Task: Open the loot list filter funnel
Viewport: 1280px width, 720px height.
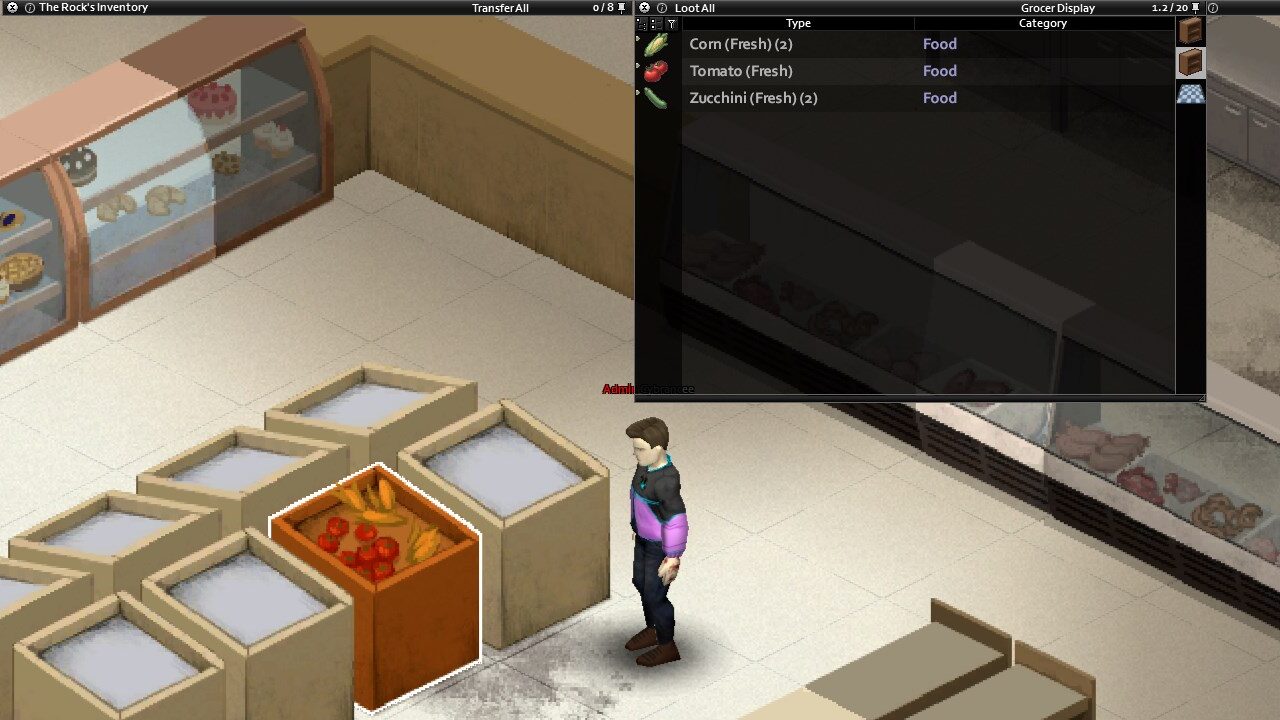Action: coord(671,23)
